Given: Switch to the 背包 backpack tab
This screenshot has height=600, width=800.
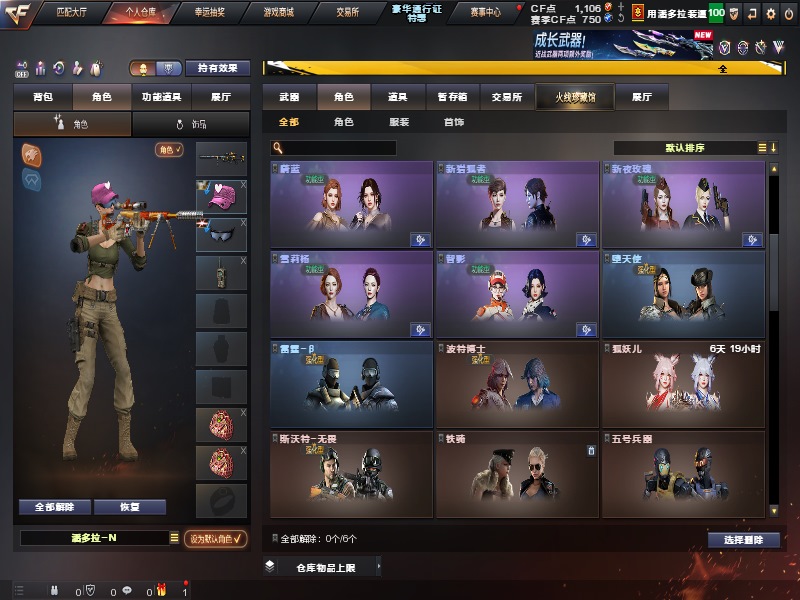Looking at the screenshot, I should (x=42, y=98).
